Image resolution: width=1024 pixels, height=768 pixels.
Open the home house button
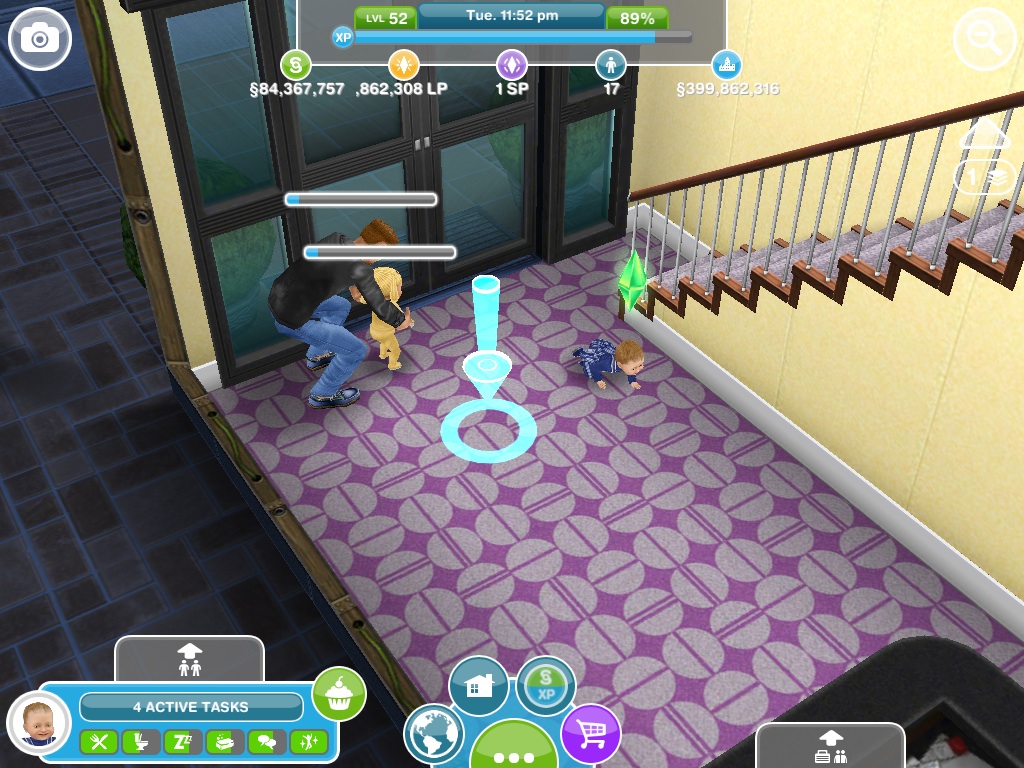(x=479, y=686)
